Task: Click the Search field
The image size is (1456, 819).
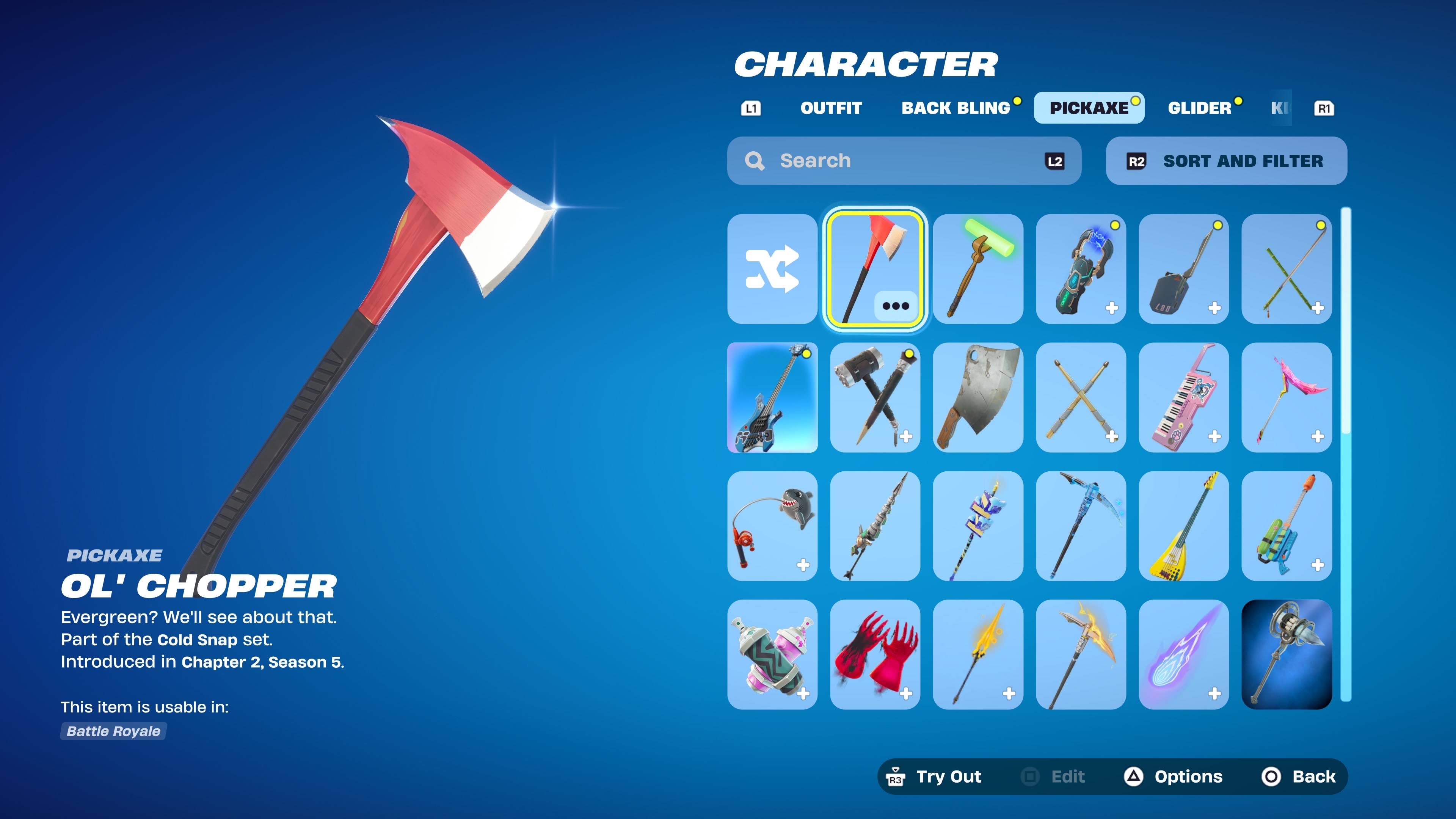Action: pos(903,161)
